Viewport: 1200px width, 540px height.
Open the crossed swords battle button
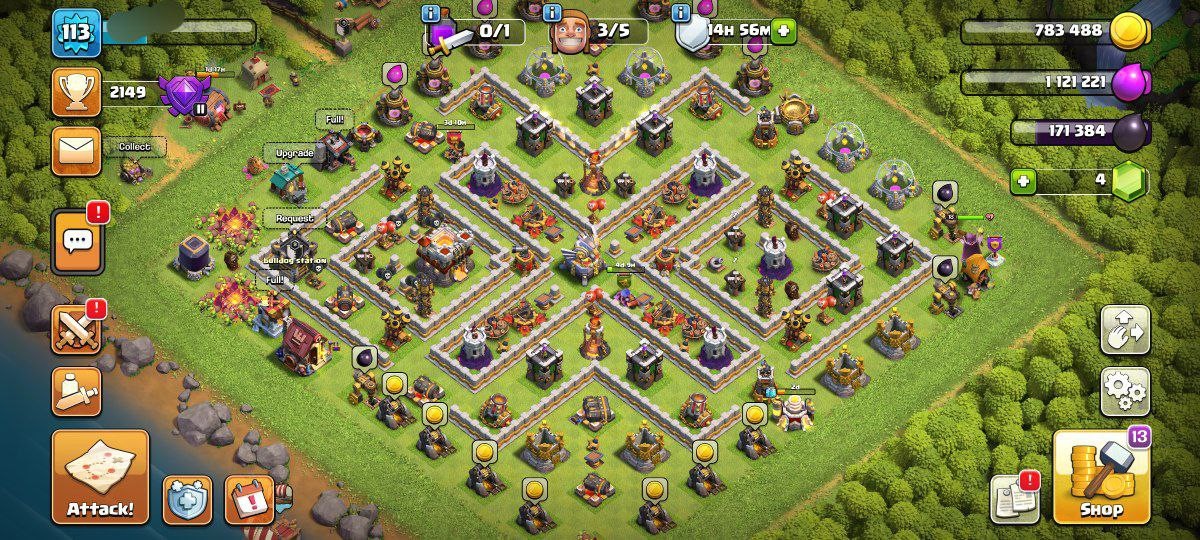tap(77, 330)
